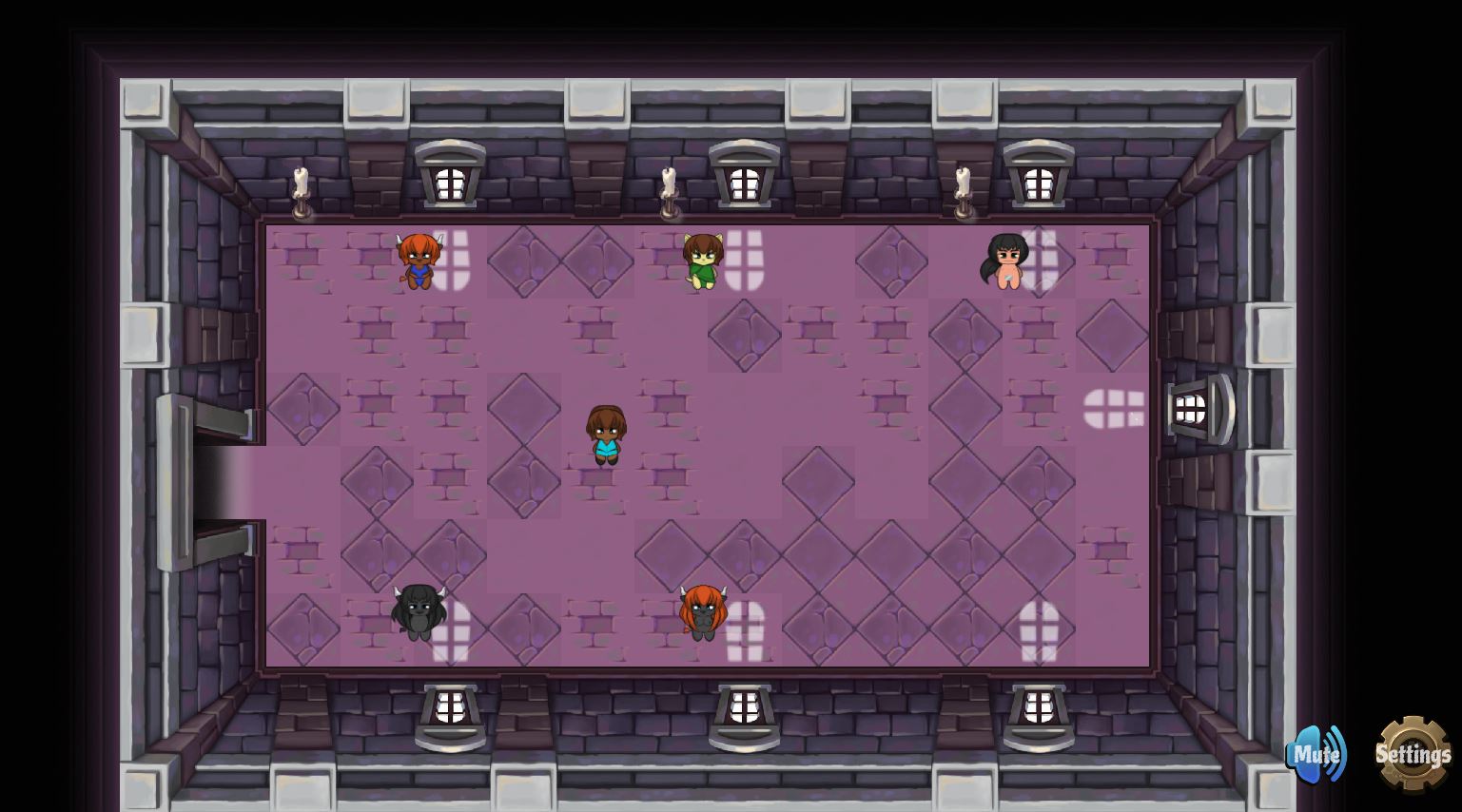Click the leftmost candle sconce on top wall
Viewport: 1462px width, 812px height.
[x=302, y=187]
